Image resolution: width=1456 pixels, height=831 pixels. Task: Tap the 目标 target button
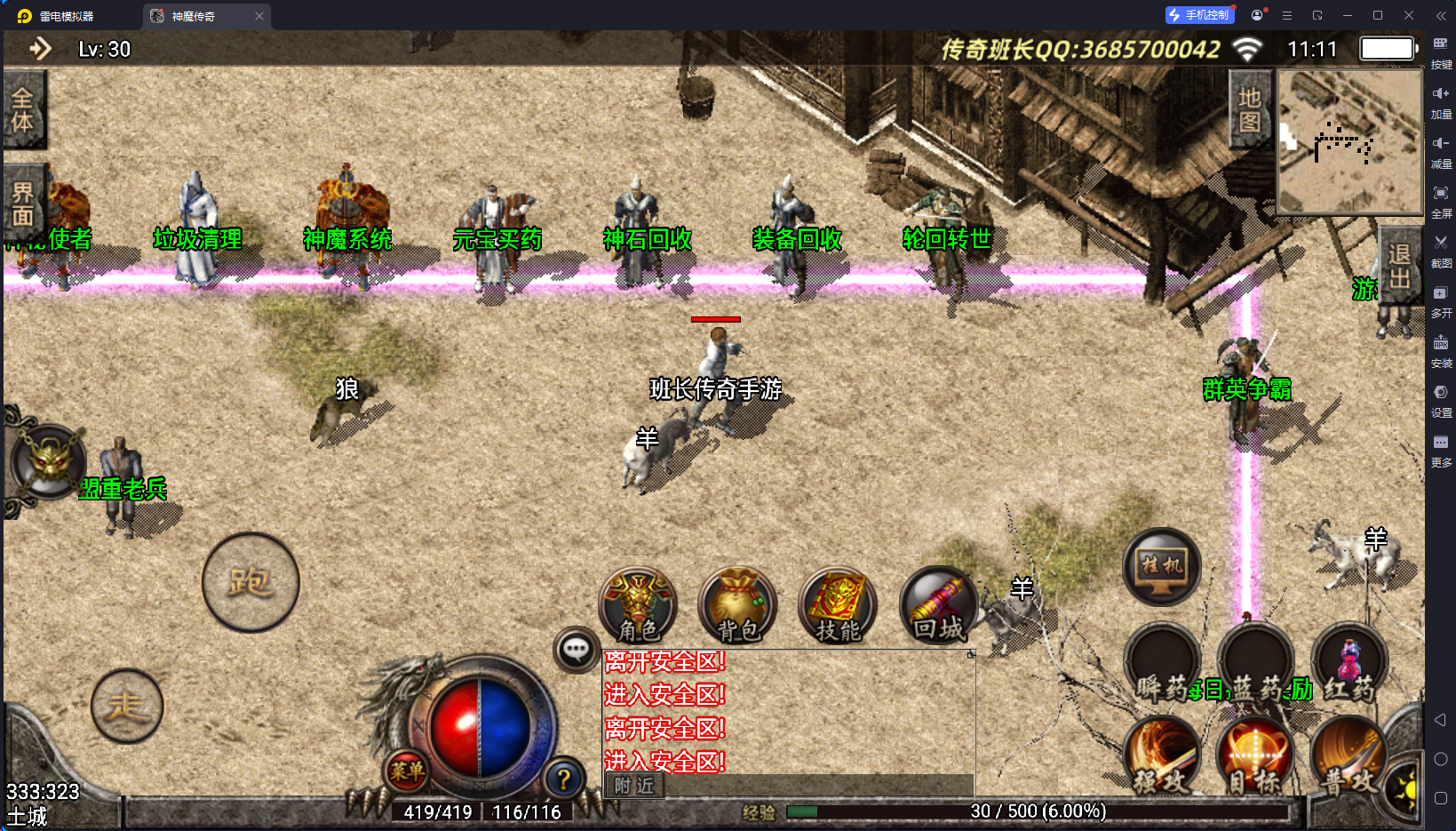pyautogui.click(x=1253, y=756)
